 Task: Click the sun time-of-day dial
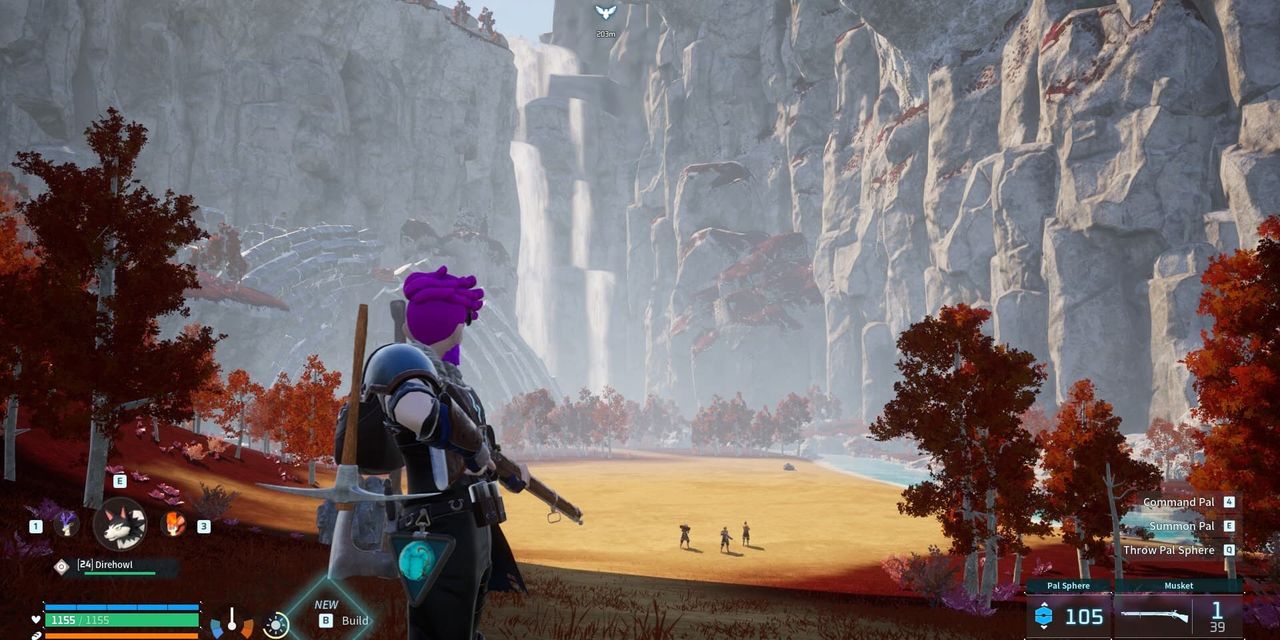(x=276, y=625)
